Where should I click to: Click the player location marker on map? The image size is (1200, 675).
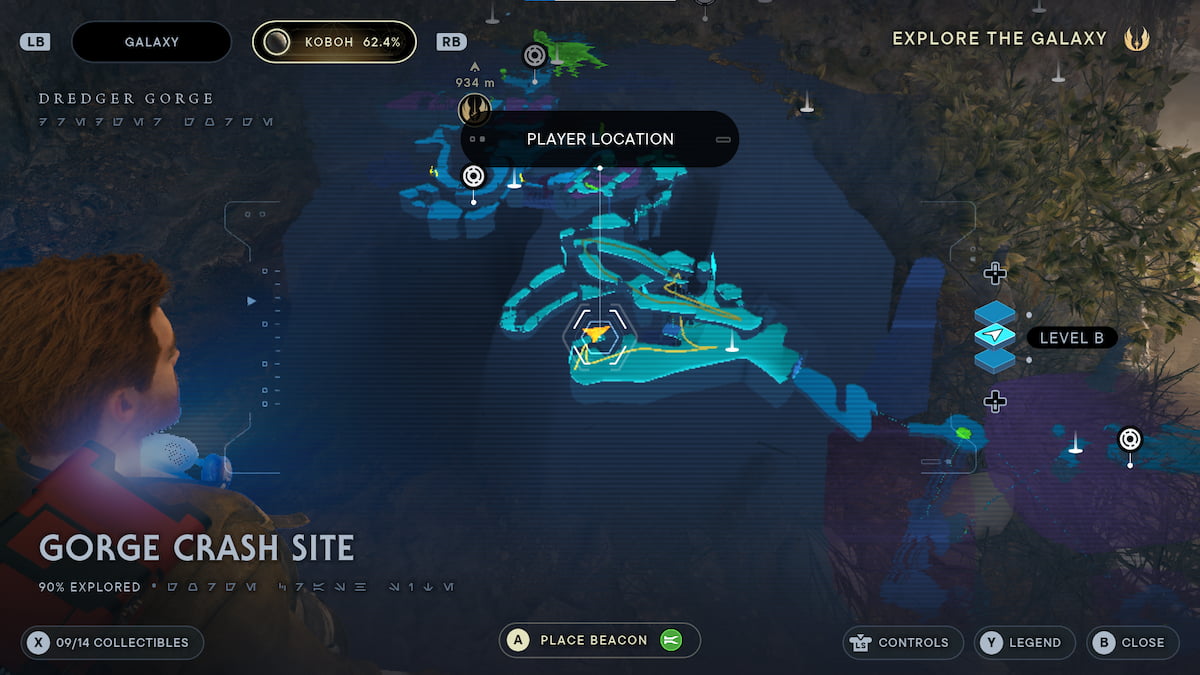click(597, 335)
